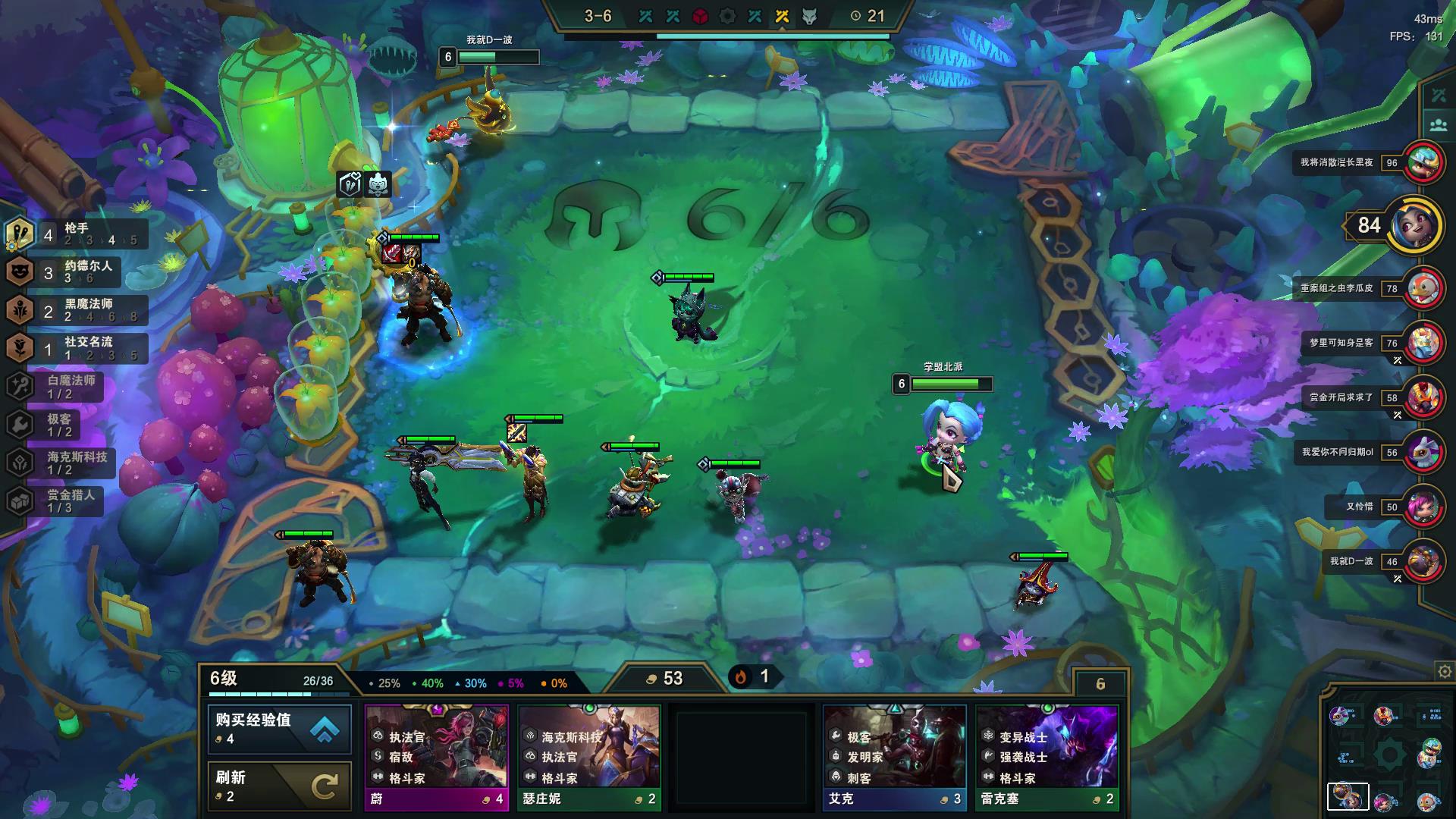Open the settings gear at the right edge

(x=1445, y=672)
